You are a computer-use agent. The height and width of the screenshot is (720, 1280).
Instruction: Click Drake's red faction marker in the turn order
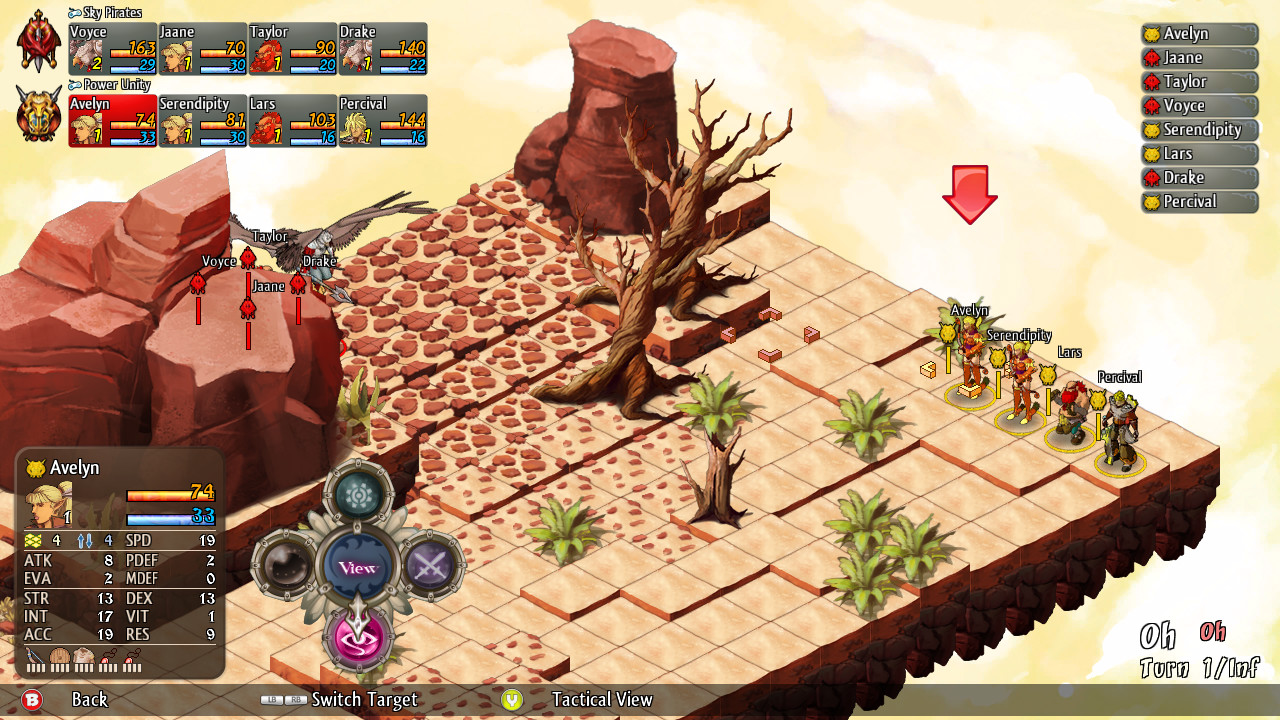[1151, 177]
